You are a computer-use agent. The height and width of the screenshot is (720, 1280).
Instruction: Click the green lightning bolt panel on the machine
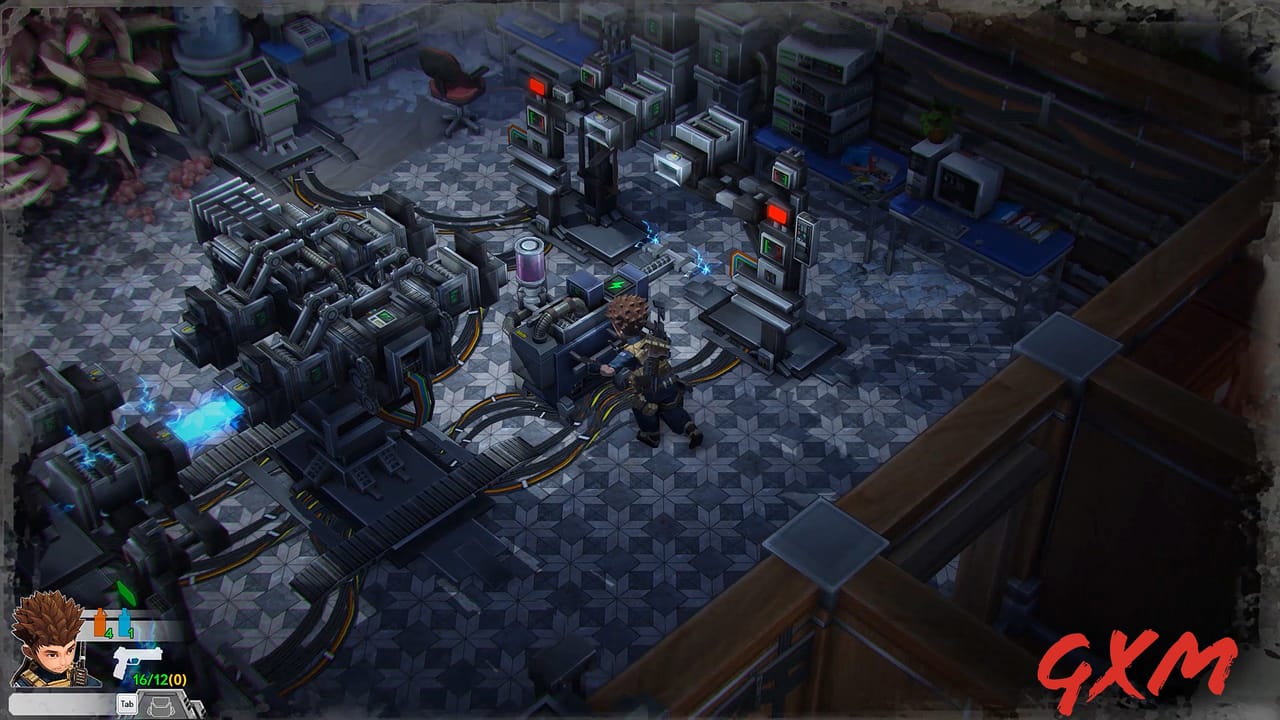click(617, 283)
